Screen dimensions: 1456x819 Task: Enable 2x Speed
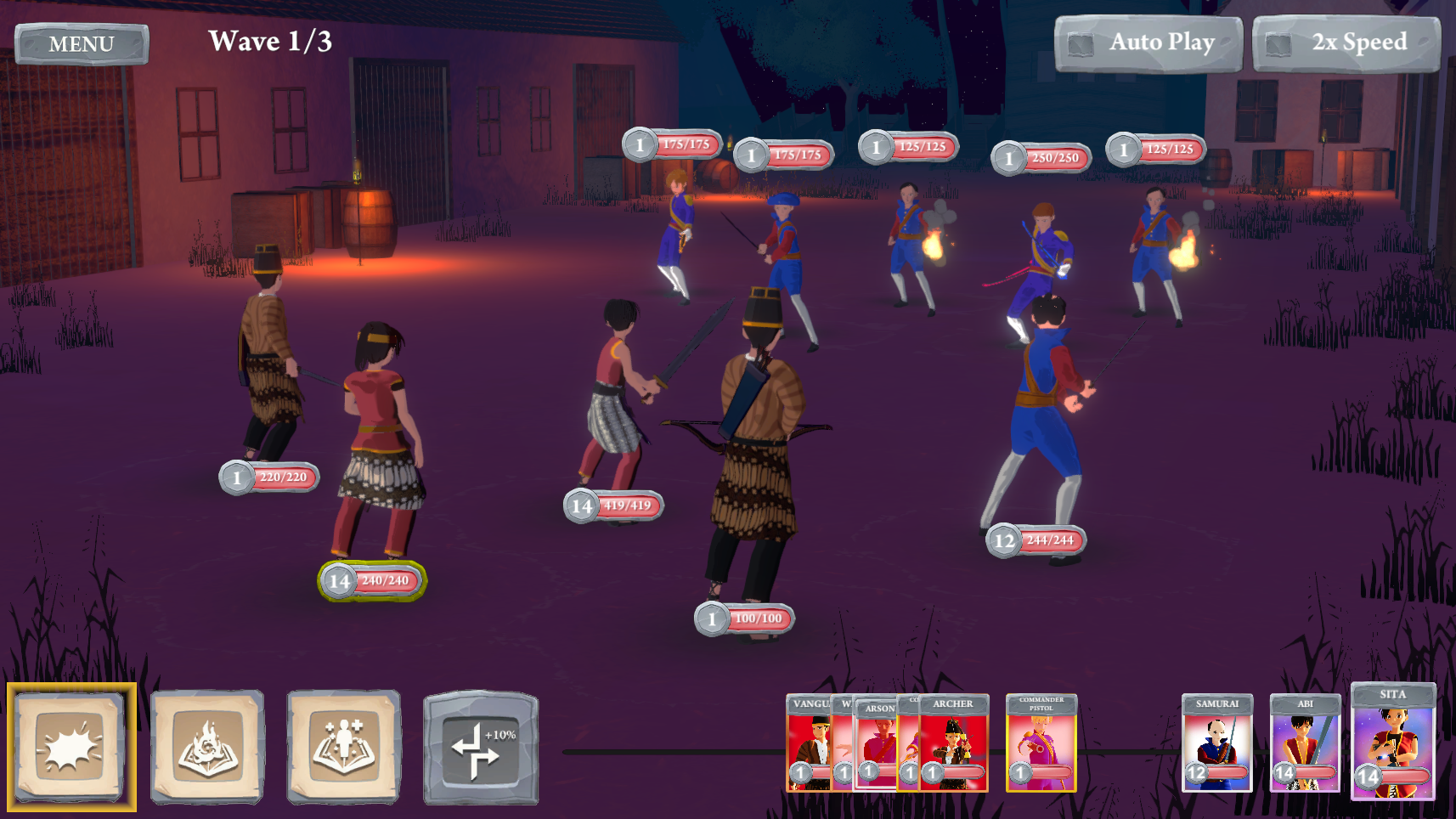(1346, 43)
